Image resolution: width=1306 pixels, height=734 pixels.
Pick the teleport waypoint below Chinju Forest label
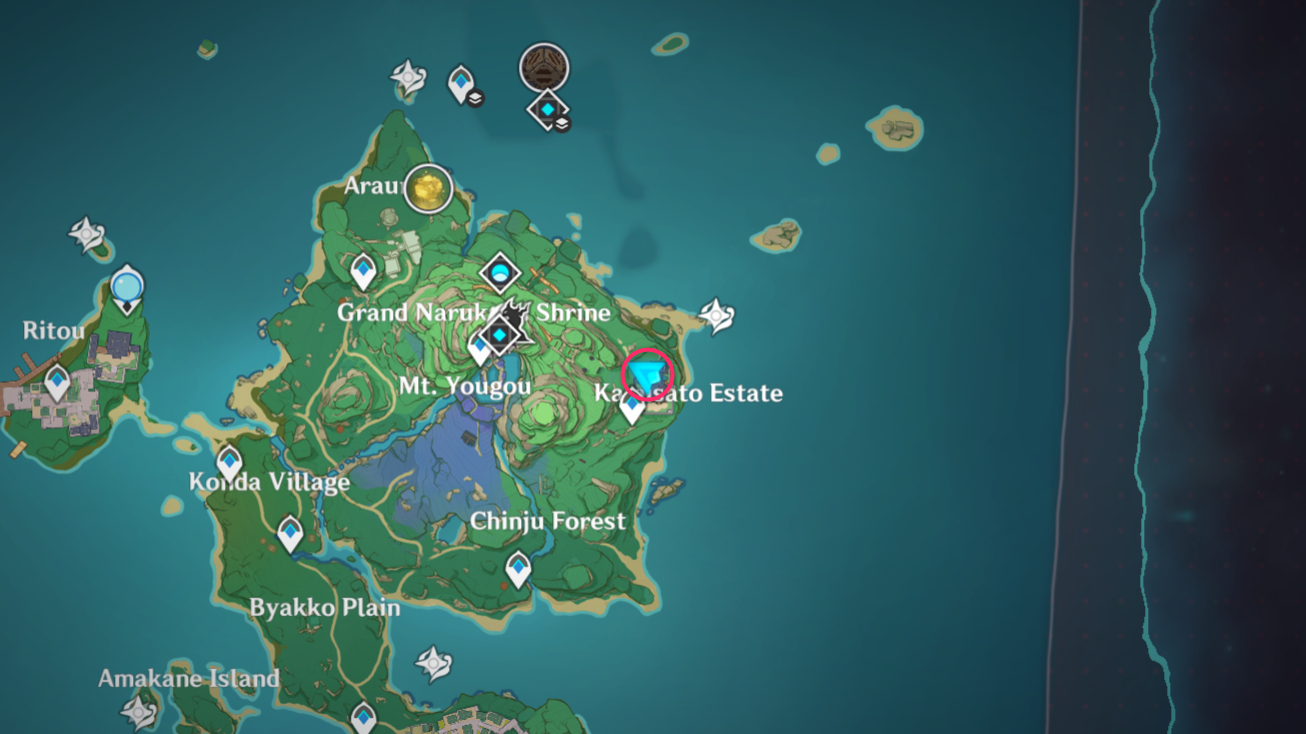click(518, 569)
